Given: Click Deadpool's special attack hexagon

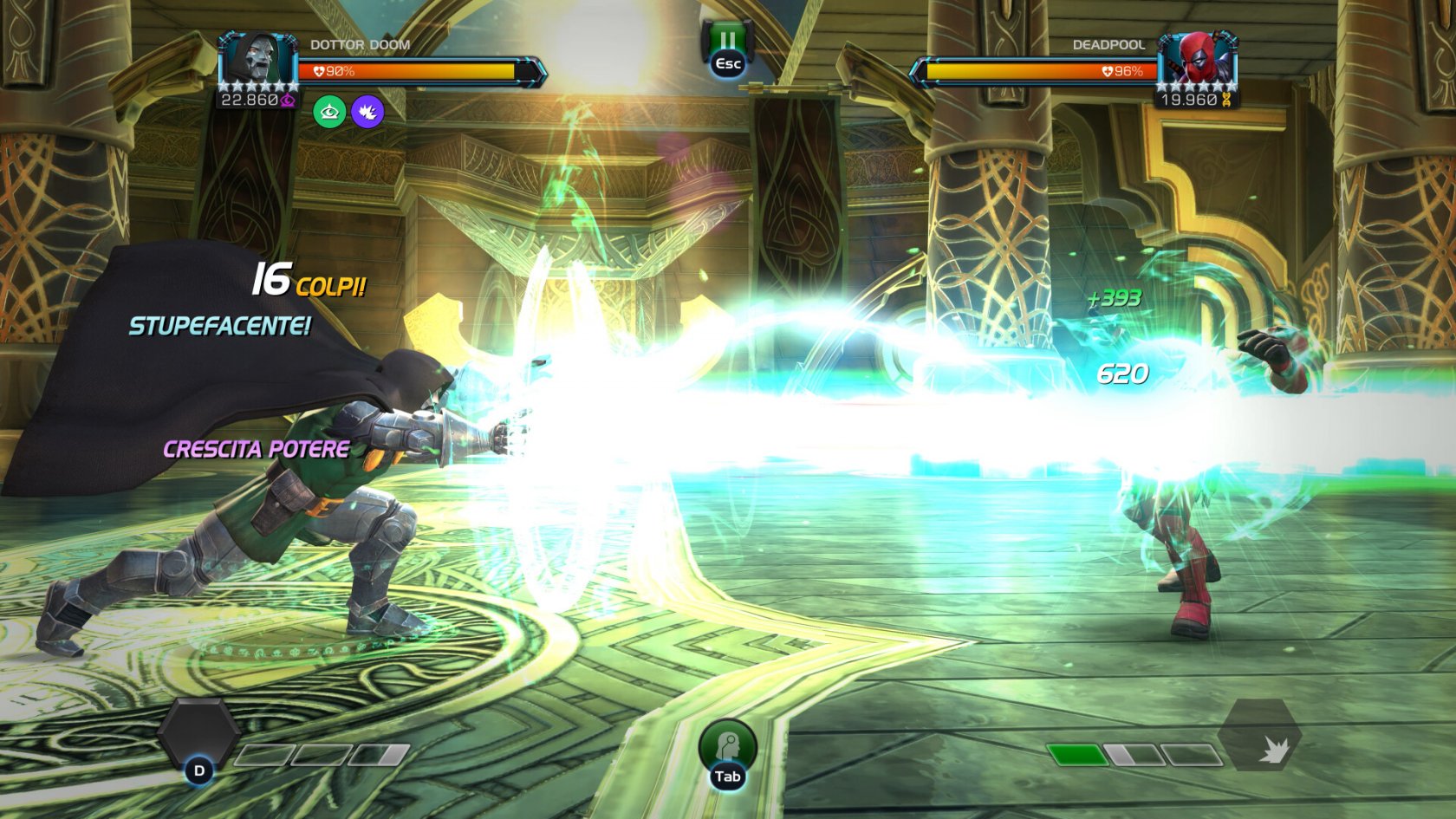Looking at the screenshot, I should [1260, 736].
